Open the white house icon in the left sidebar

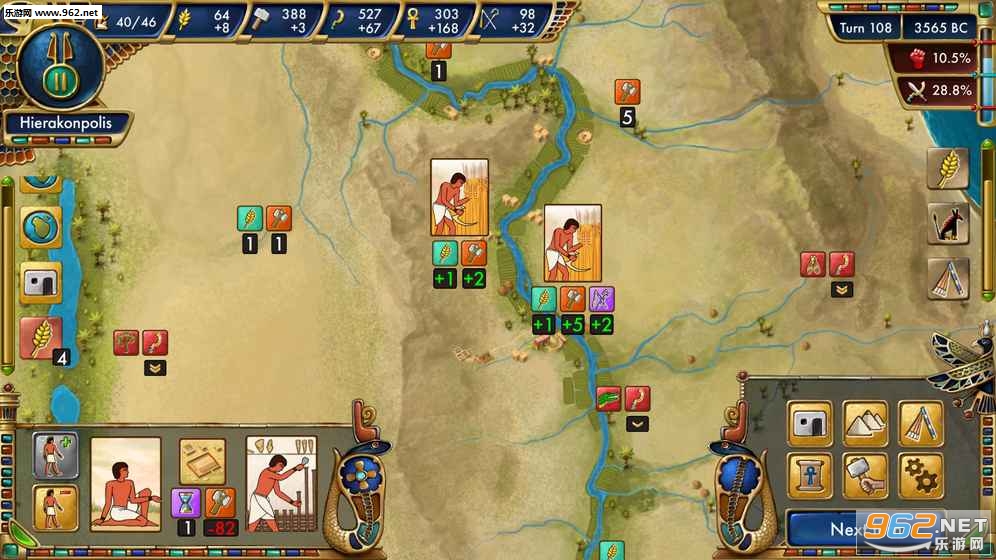(x=41, y=285)
